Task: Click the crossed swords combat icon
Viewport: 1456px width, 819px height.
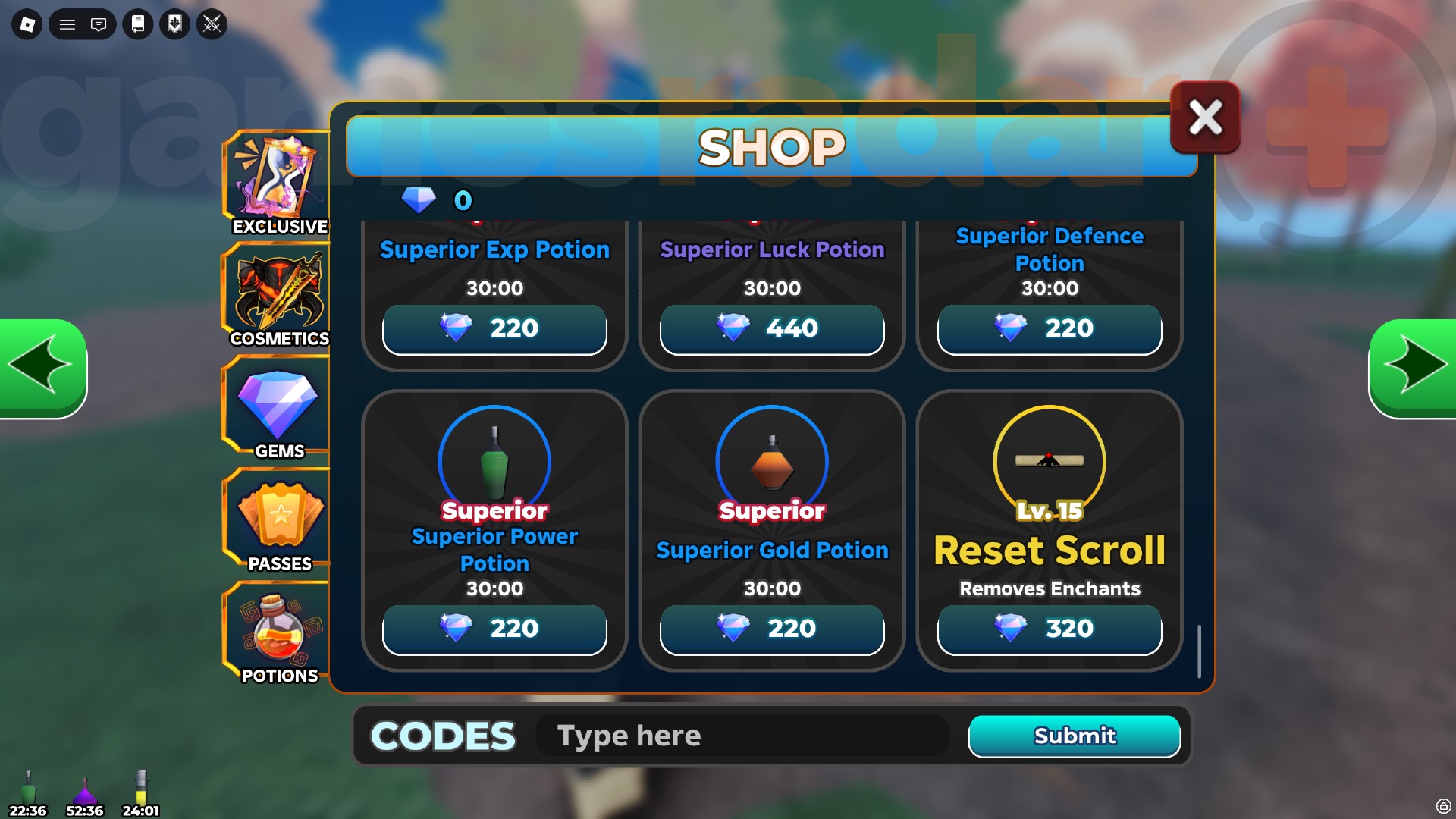Action: point(212,24)
